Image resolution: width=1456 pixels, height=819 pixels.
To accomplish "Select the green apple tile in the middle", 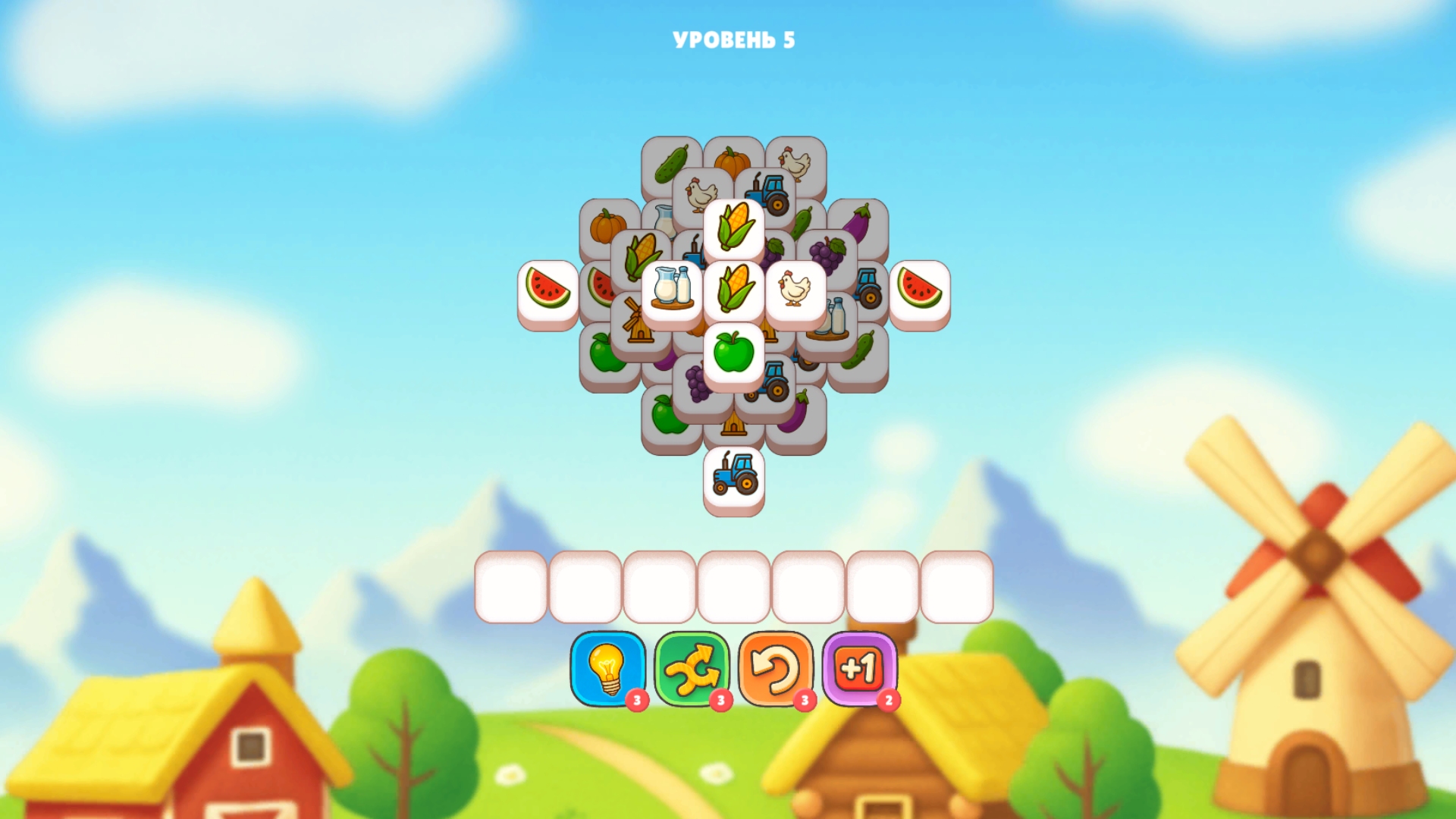I will tap(733, 352).
